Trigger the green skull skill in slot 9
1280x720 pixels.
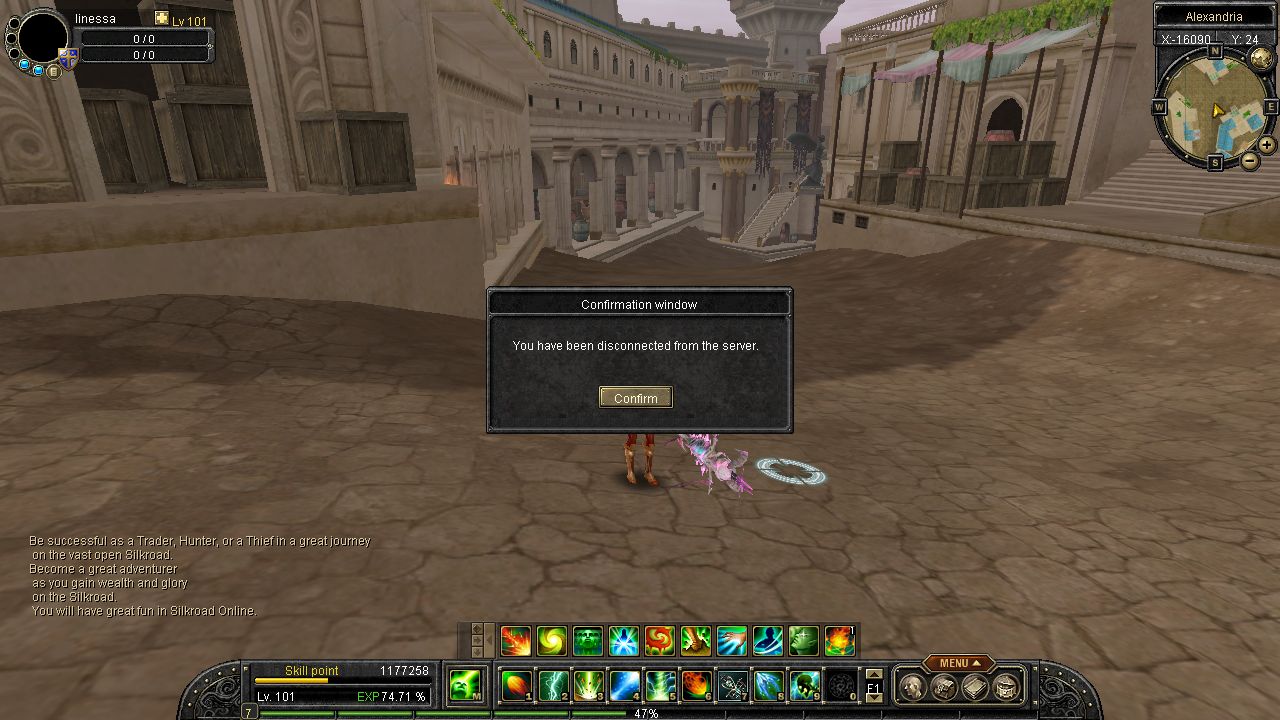[x=804, y=686]
